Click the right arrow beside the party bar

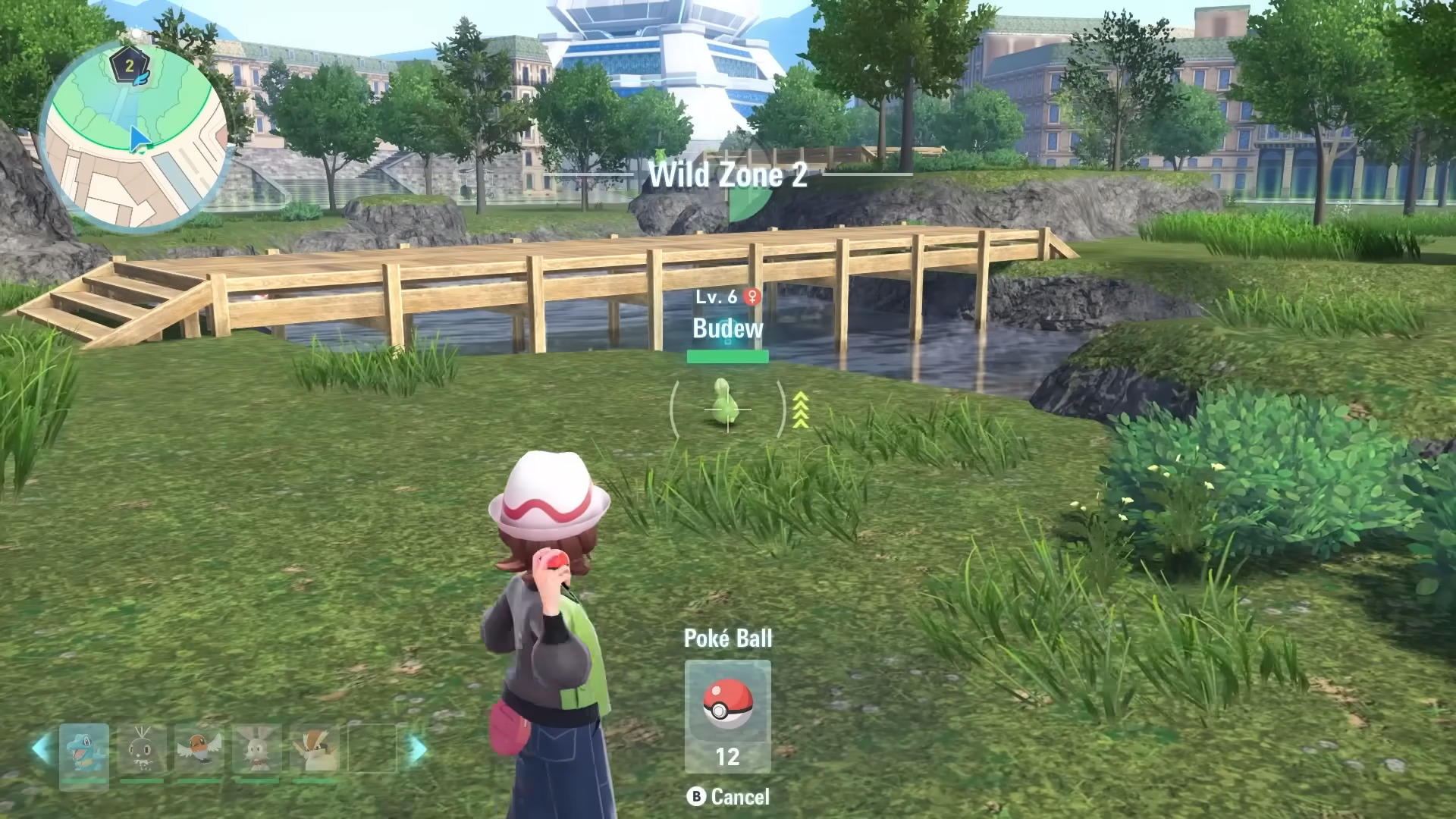(417, 749)
